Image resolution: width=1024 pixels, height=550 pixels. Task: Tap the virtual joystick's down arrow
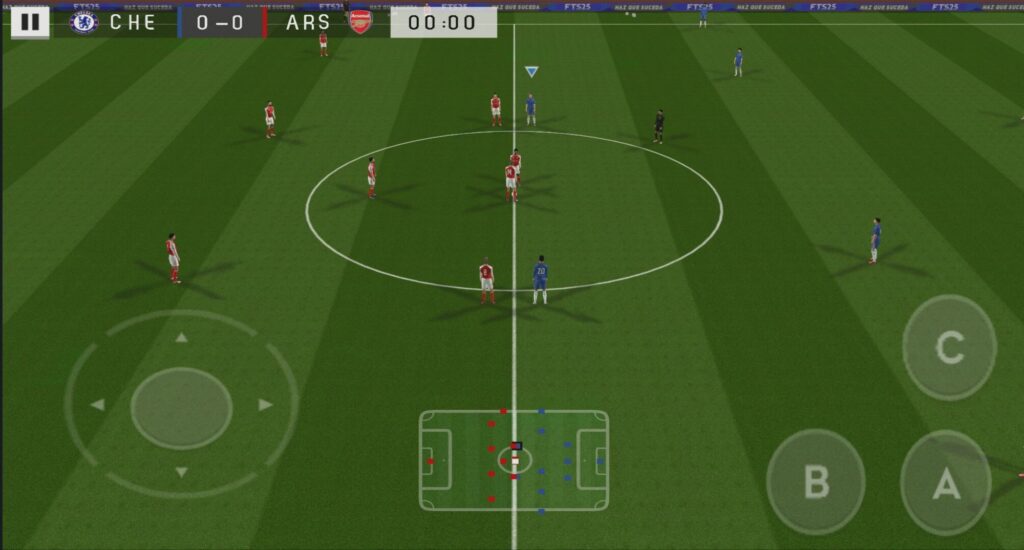pyautogui.click(x=181, y=471)
